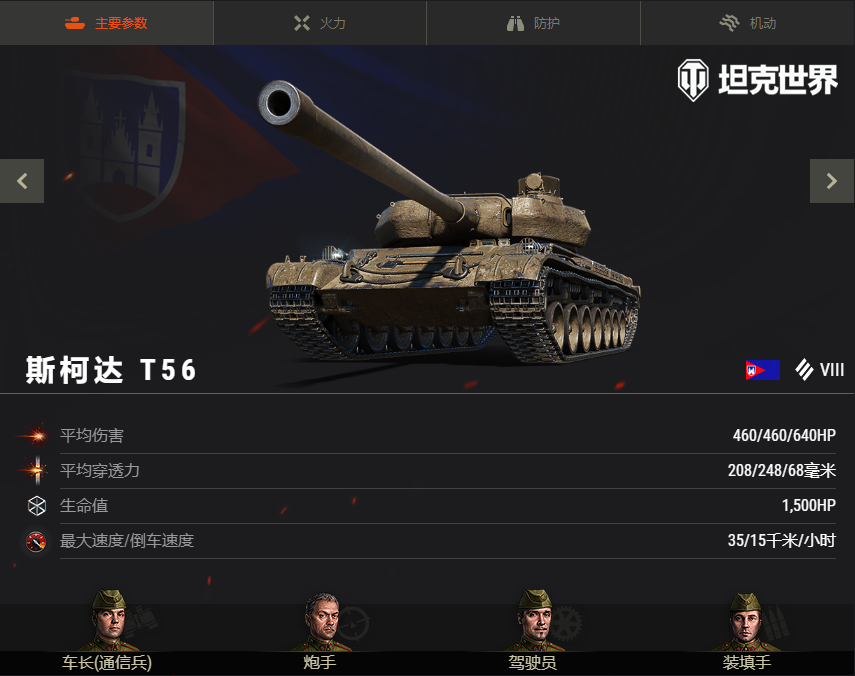
Task: Show the 机动 tab
Action: click(x=747, y=23)
